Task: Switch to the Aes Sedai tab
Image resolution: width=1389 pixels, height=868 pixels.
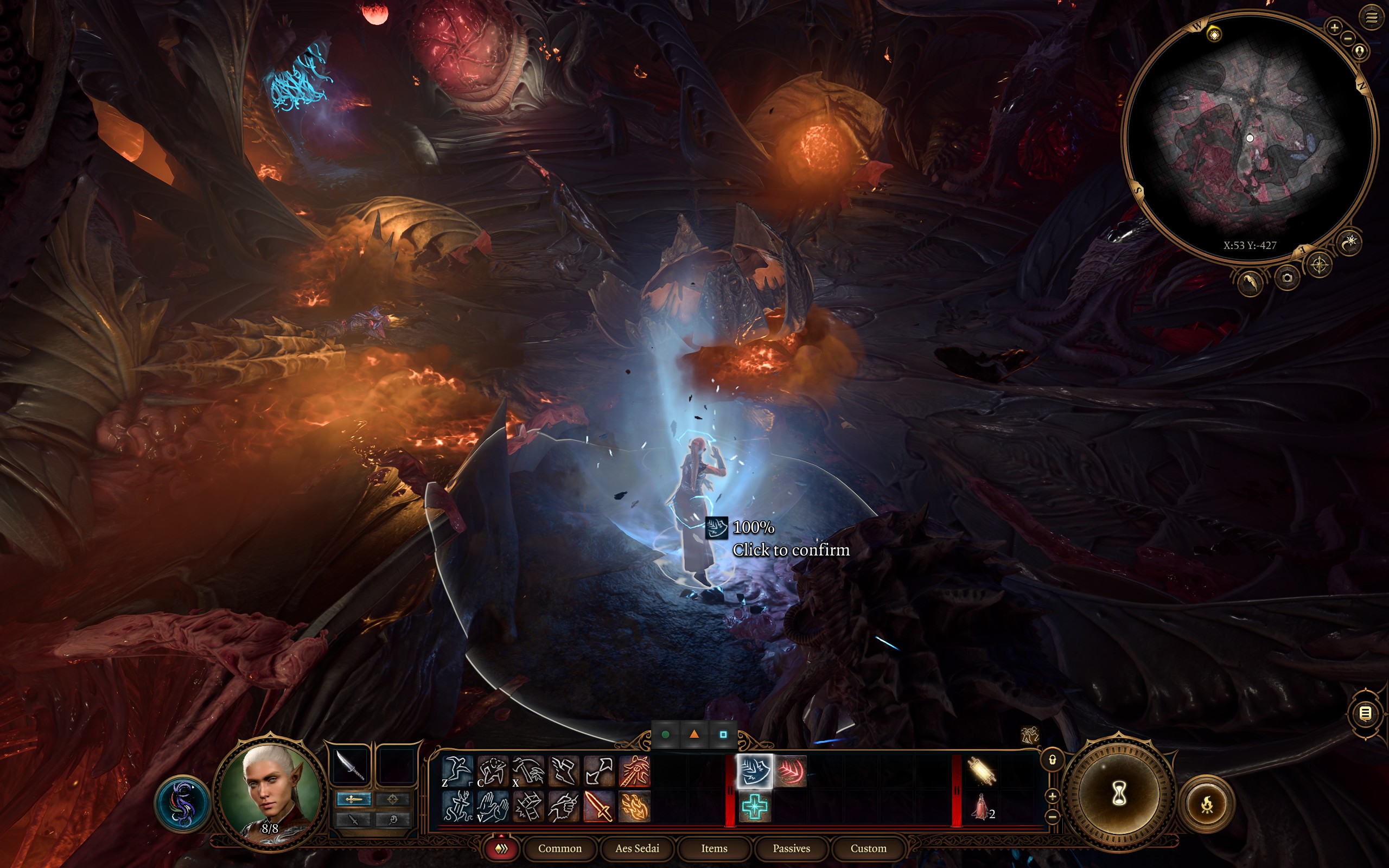Action: click(637, 848)
